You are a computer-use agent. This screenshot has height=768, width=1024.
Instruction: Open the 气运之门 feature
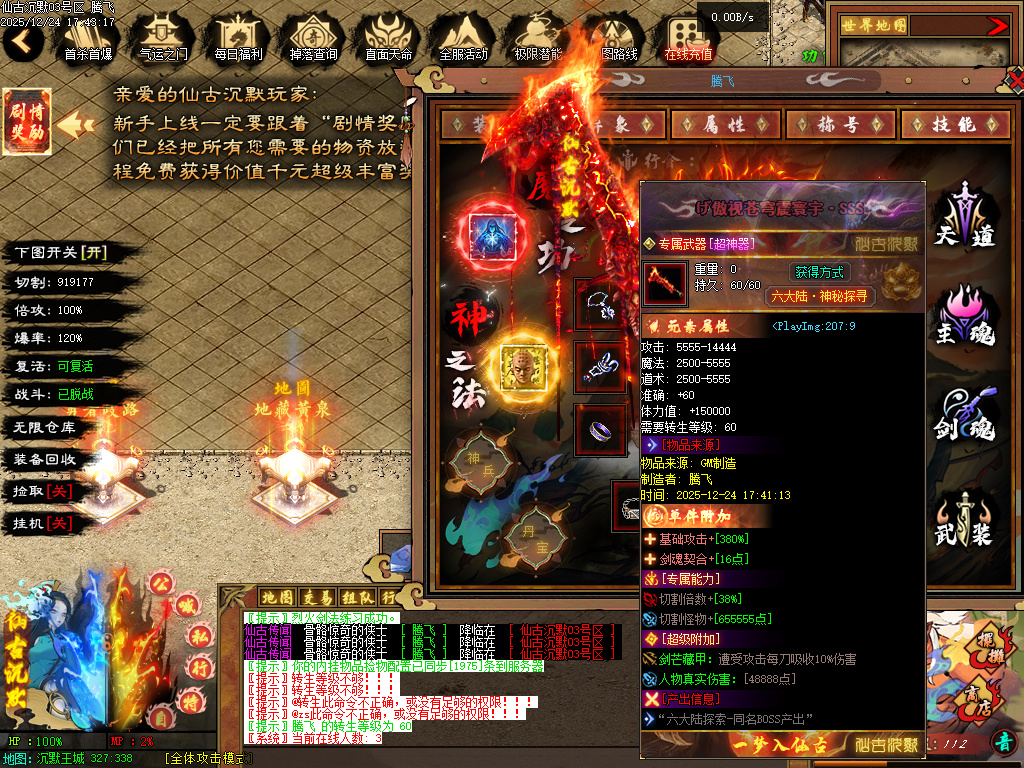163,38
